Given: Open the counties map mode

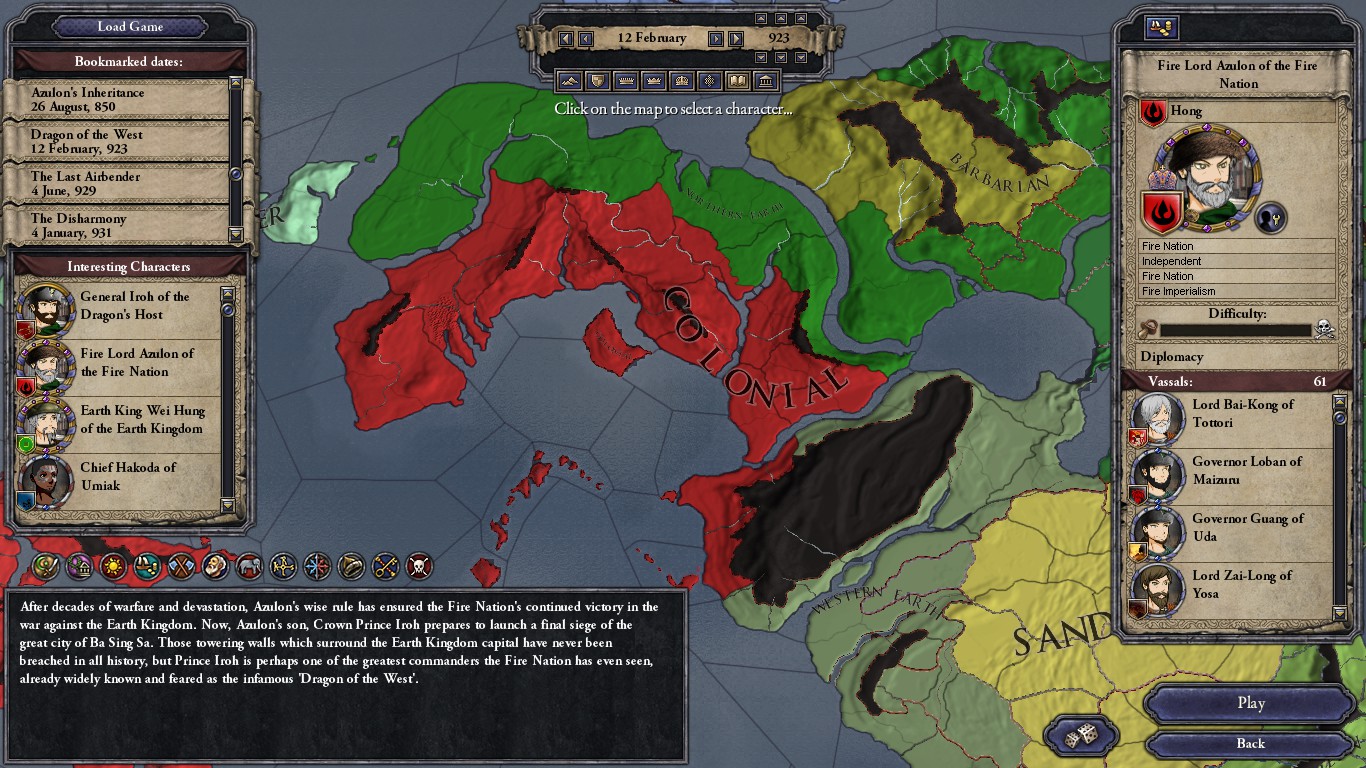Looking at the screenshot, I should point(597,81).
